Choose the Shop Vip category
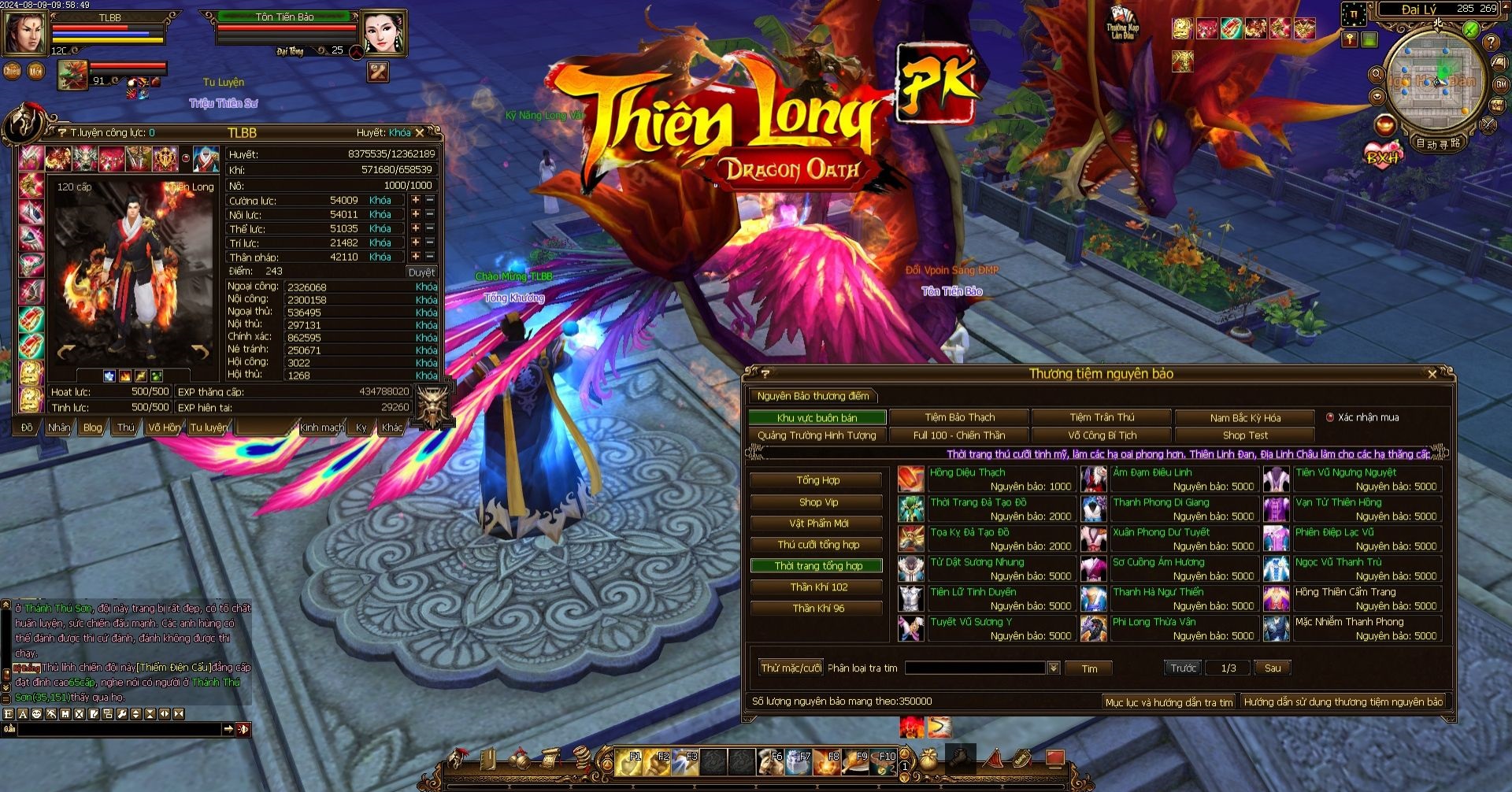 pyautogui.click(x=817, y=502)
